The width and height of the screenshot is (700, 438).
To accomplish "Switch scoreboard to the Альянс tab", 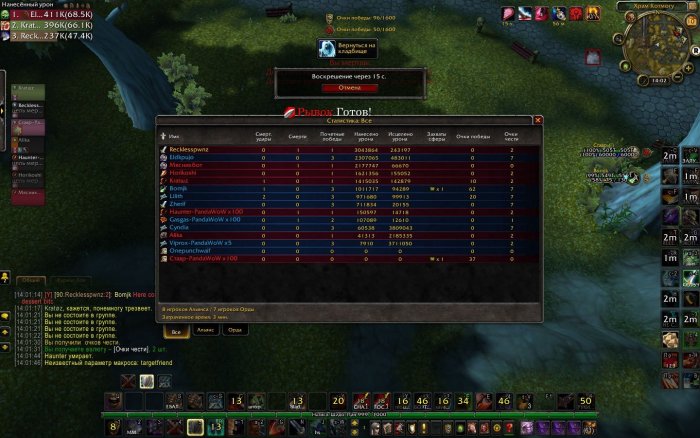I will (203, 331).
